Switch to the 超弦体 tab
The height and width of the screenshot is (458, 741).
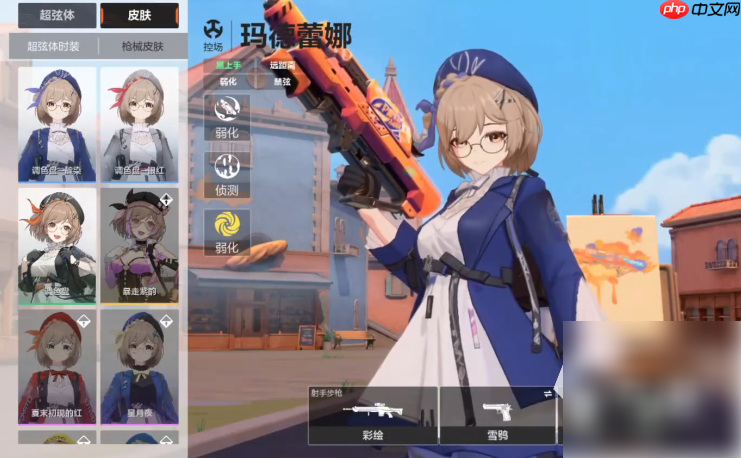pos(55,15)
